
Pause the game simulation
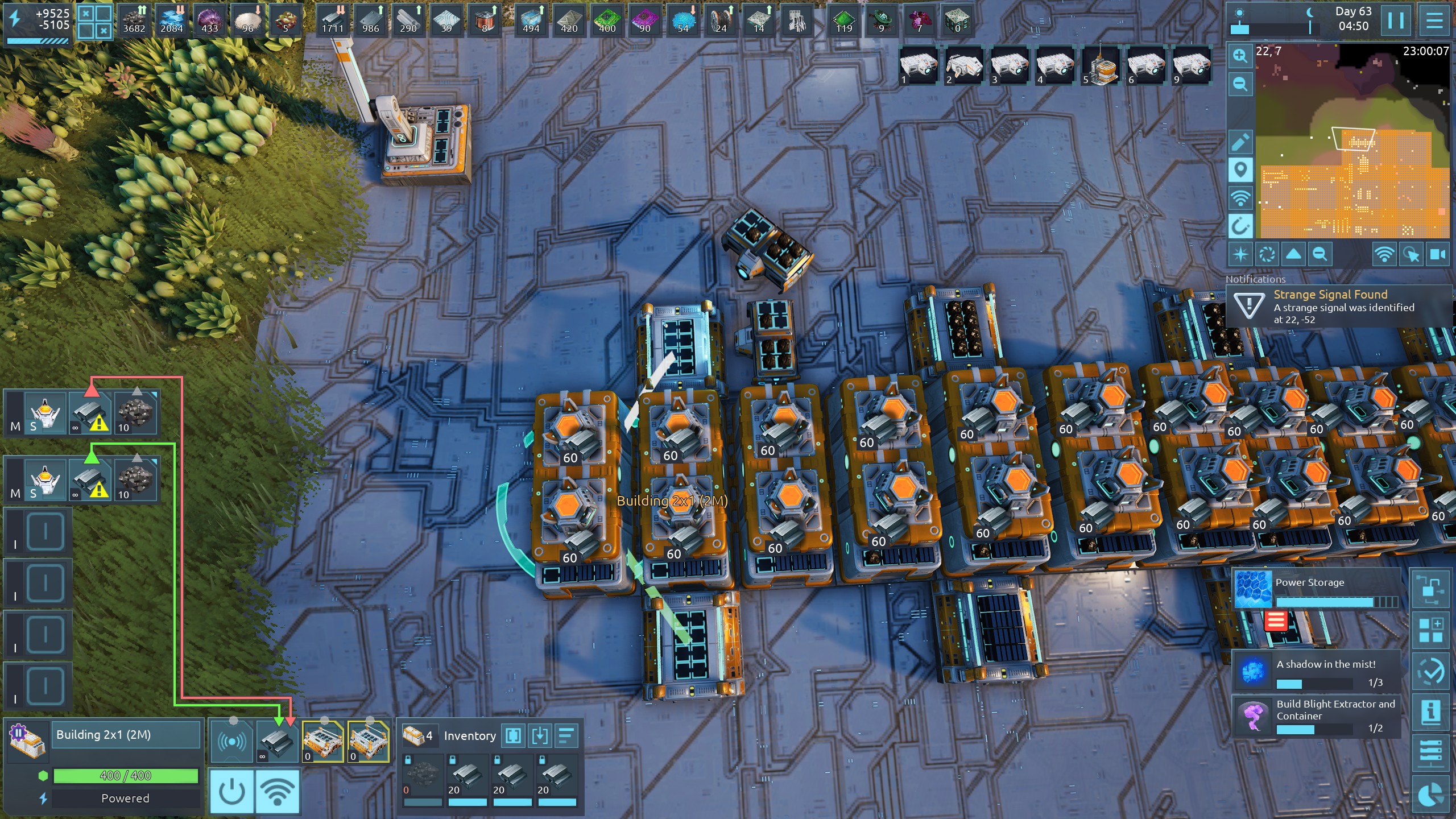[x=1395, y=21]
